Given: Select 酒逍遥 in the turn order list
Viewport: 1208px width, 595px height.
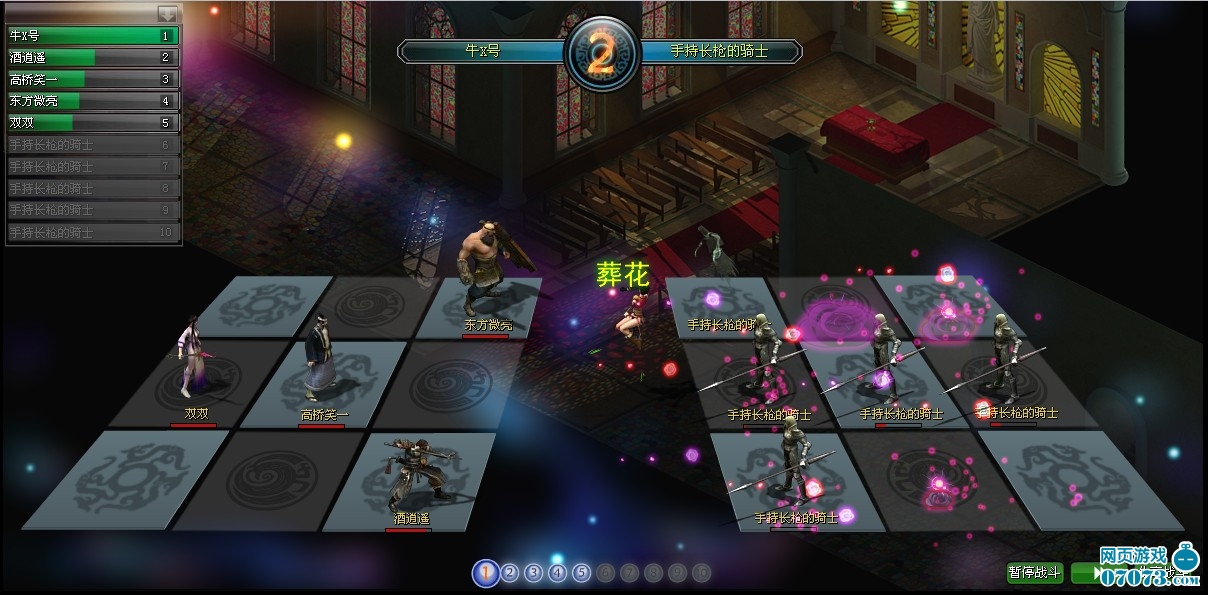Looking at the screenshot, I should click(x=92, y=58).
